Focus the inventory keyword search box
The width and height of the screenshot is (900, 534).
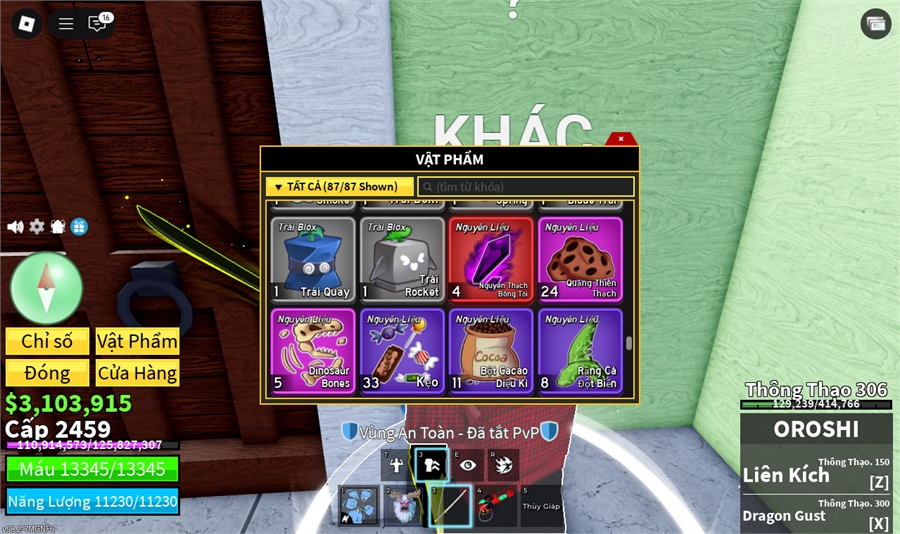click(526, 187)
